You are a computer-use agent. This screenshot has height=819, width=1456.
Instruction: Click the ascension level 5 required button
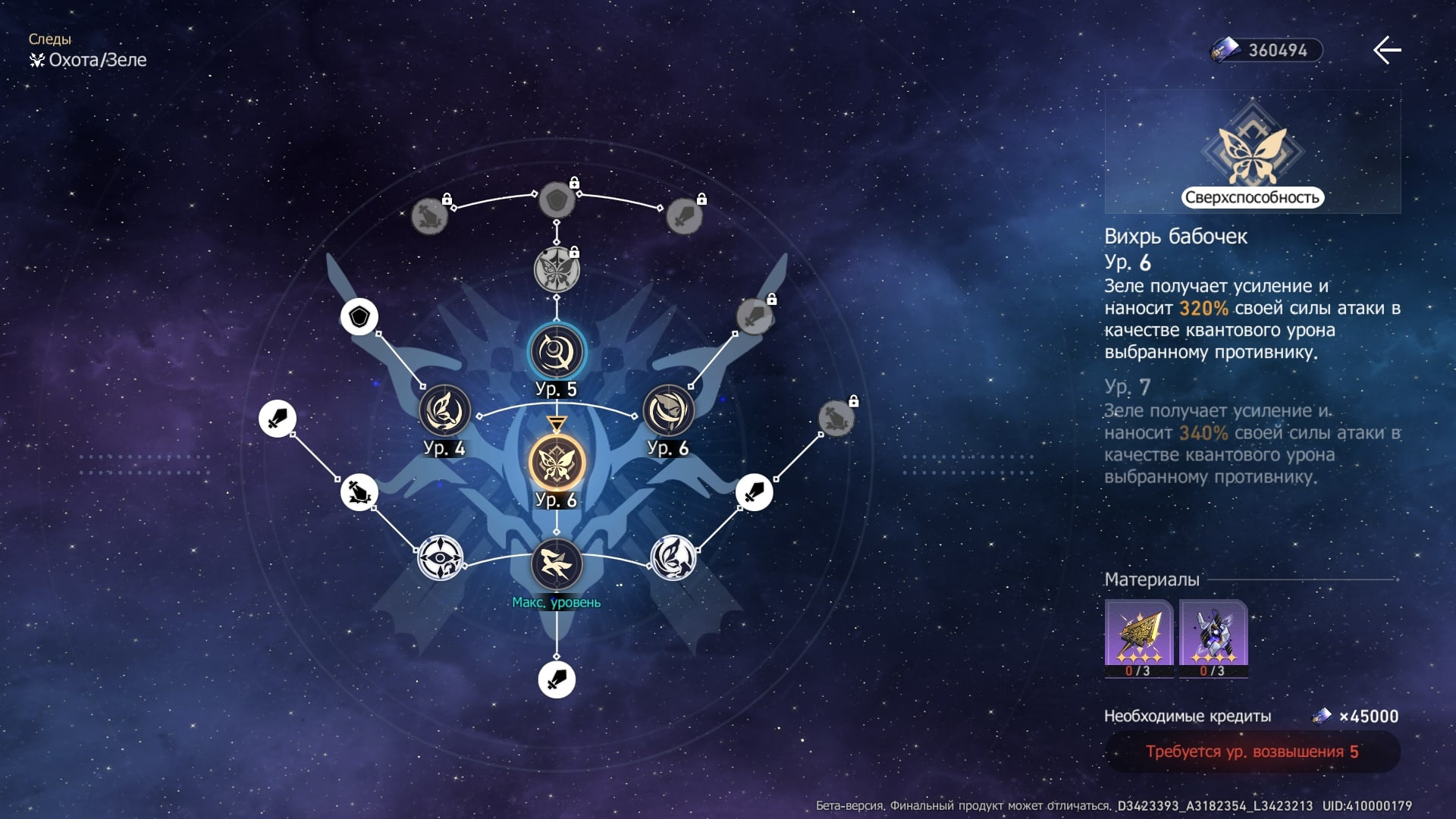[1252, 752]
